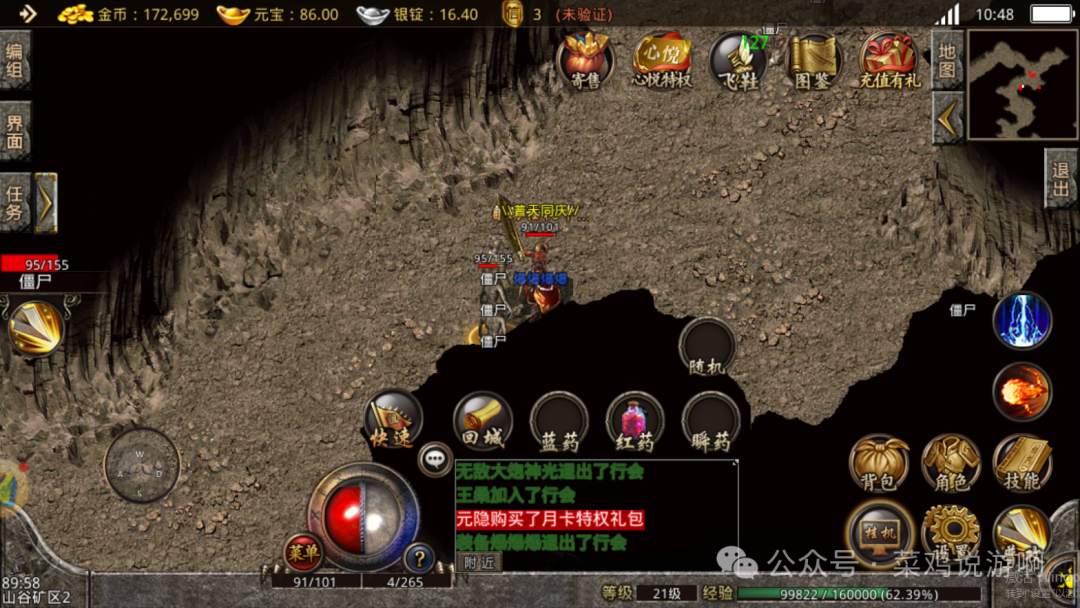Open the 任务 quest tab
This screenshot has height=608, width=1080.
coord(15,202)
